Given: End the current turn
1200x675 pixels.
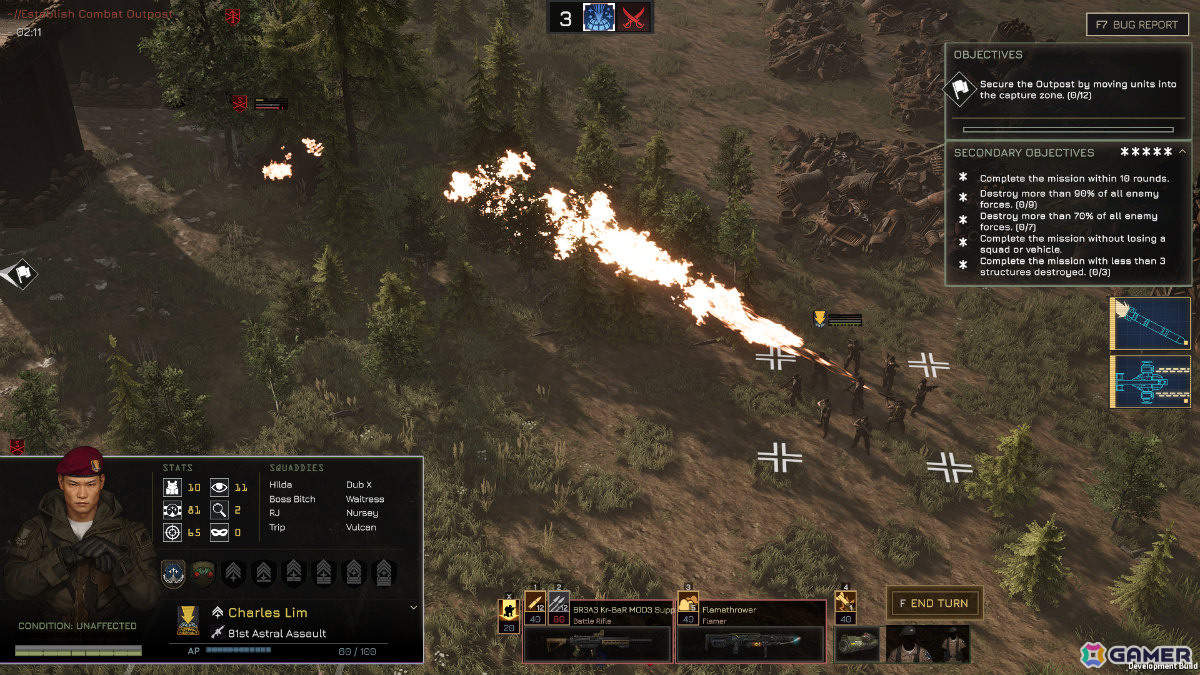Looking at the screenshot, I should click(x=934, y=603).
